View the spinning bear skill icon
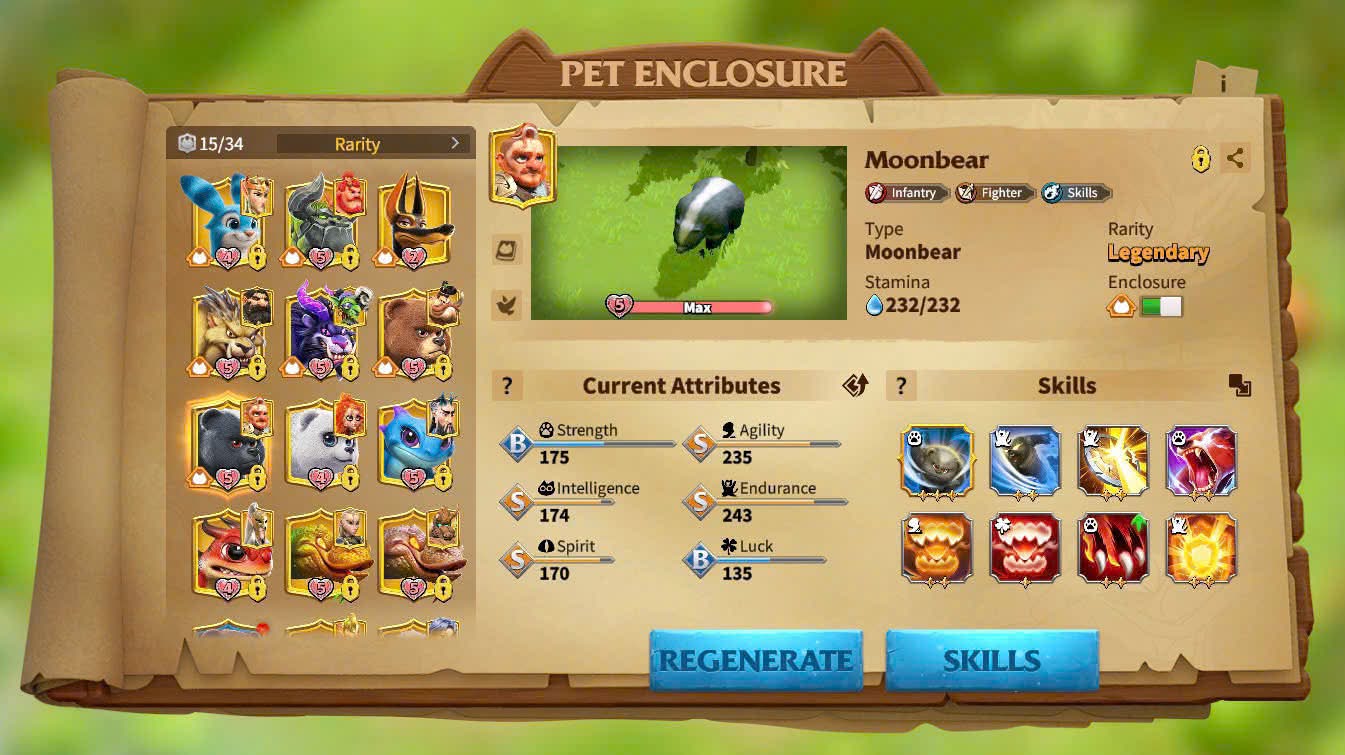The width and height of the screenshot is (1345, 755). 937,461
